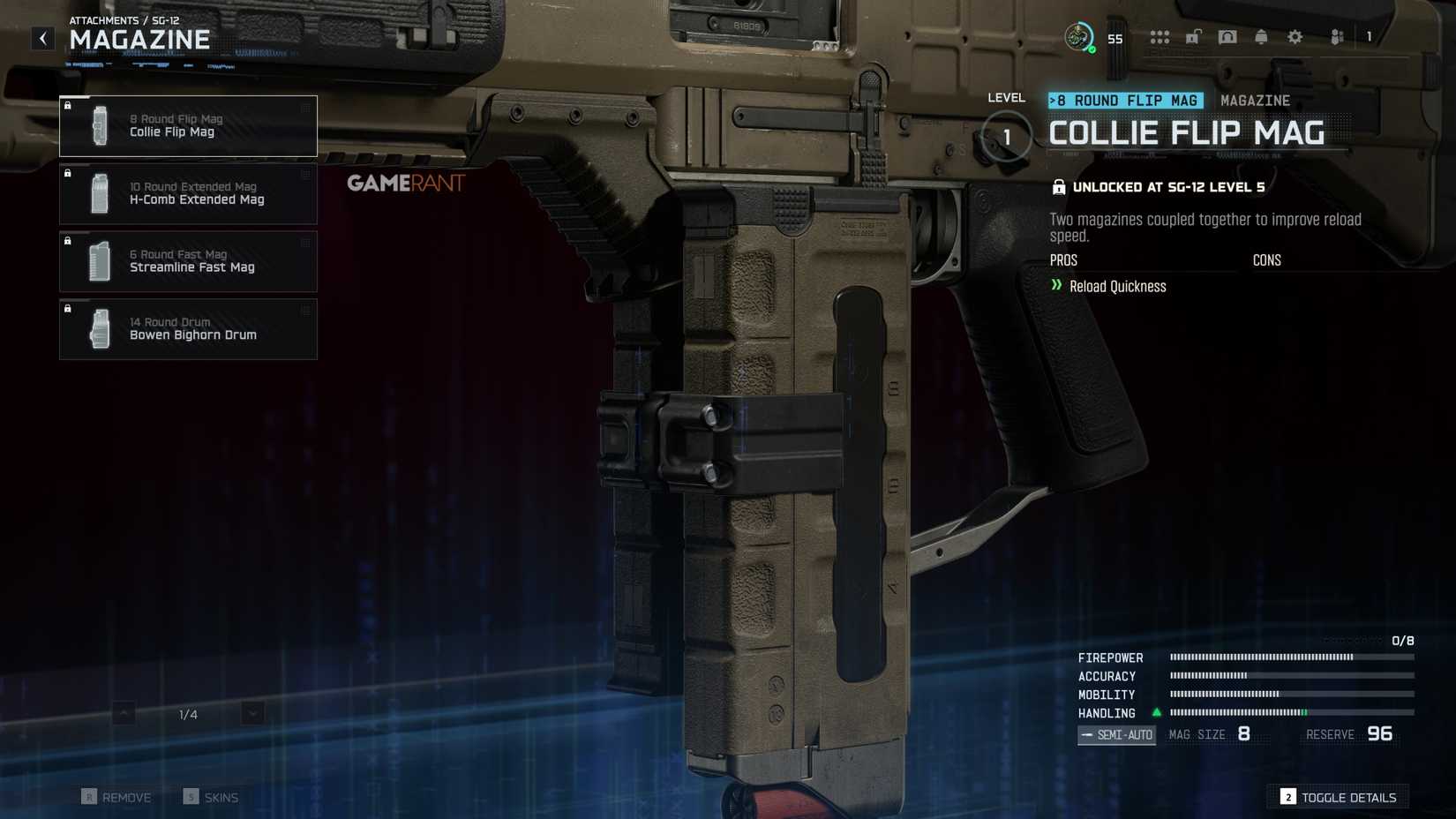Open the Attachments / SG-12 breadcrumb
The width and height of the screenshot is (1456, 819).
[118, 20]
